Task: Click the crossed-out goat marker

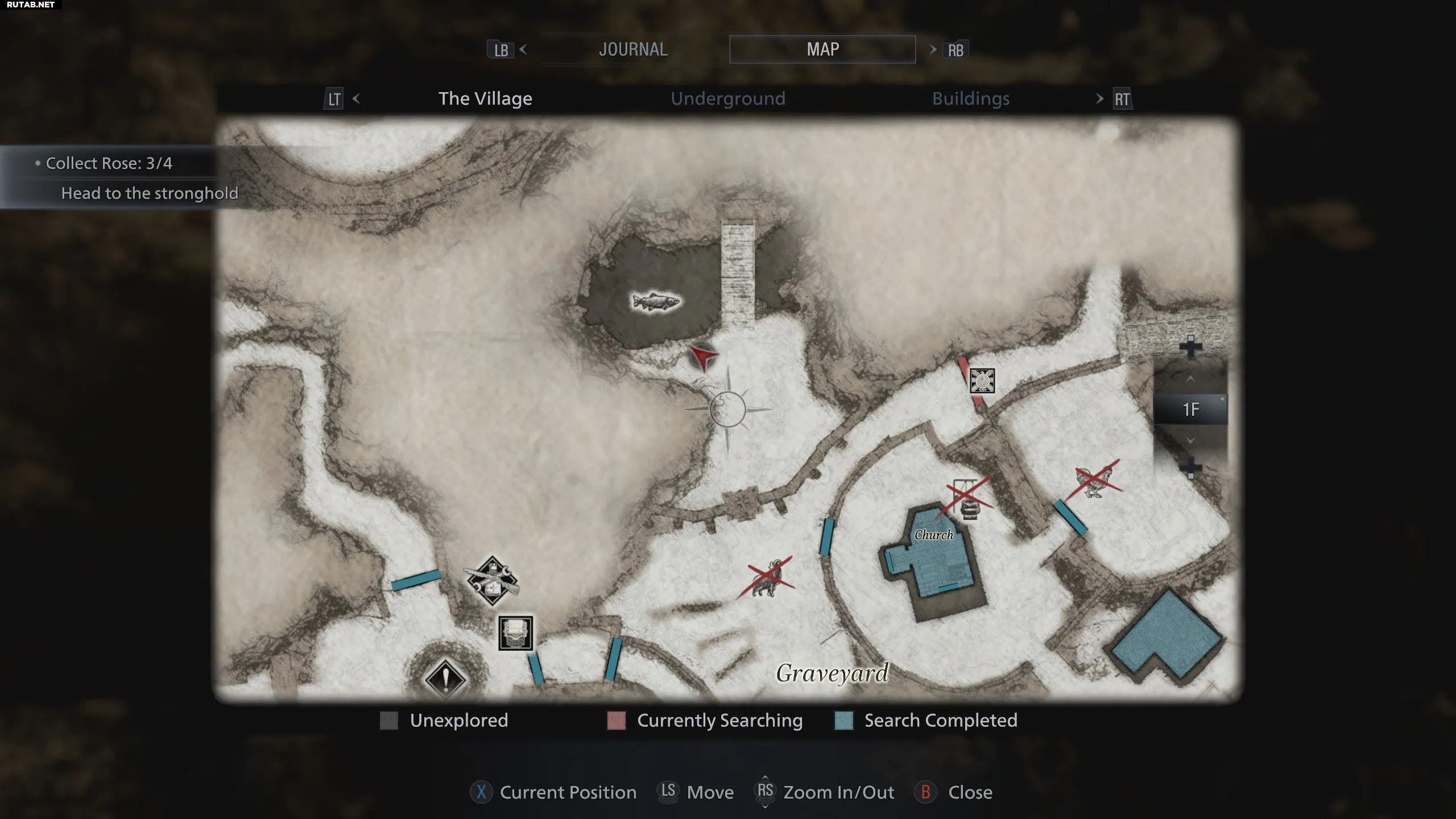Action: (766, 578)
